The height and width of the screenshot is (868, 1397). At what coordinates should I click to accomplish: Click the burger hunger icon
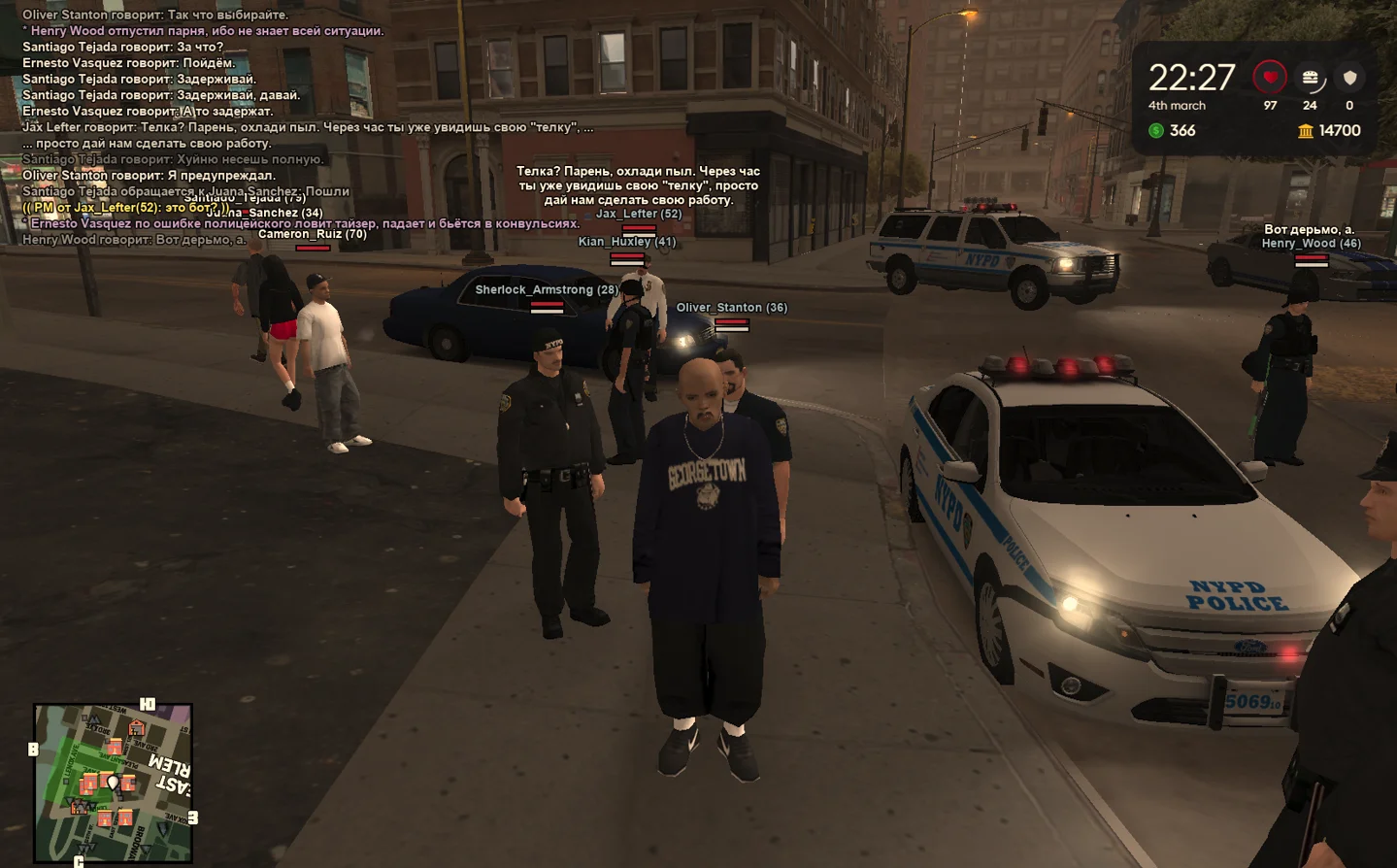pos(1310,78)
